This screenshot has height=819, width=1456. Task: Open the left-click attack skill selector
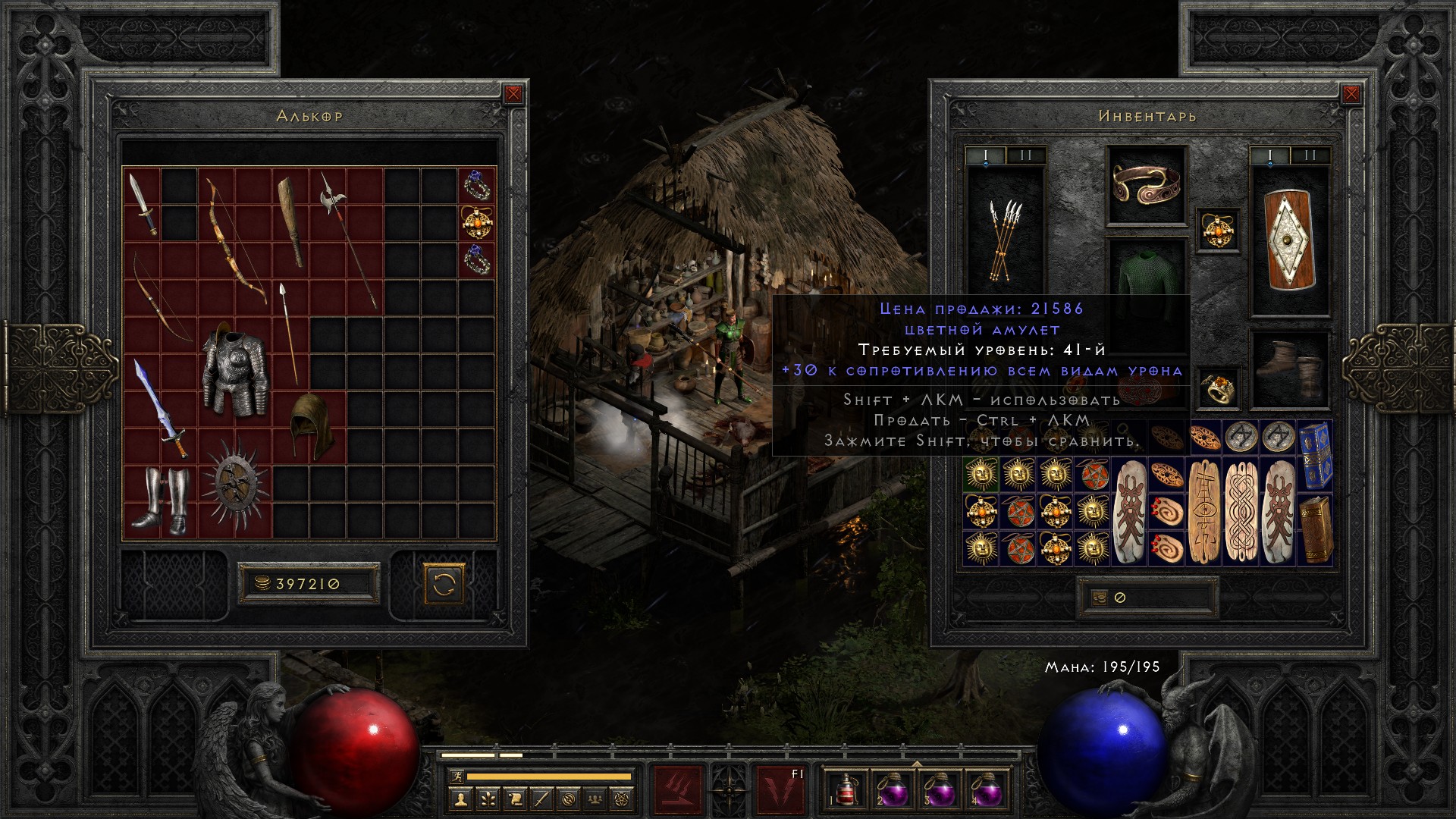(x=678, y=790)
